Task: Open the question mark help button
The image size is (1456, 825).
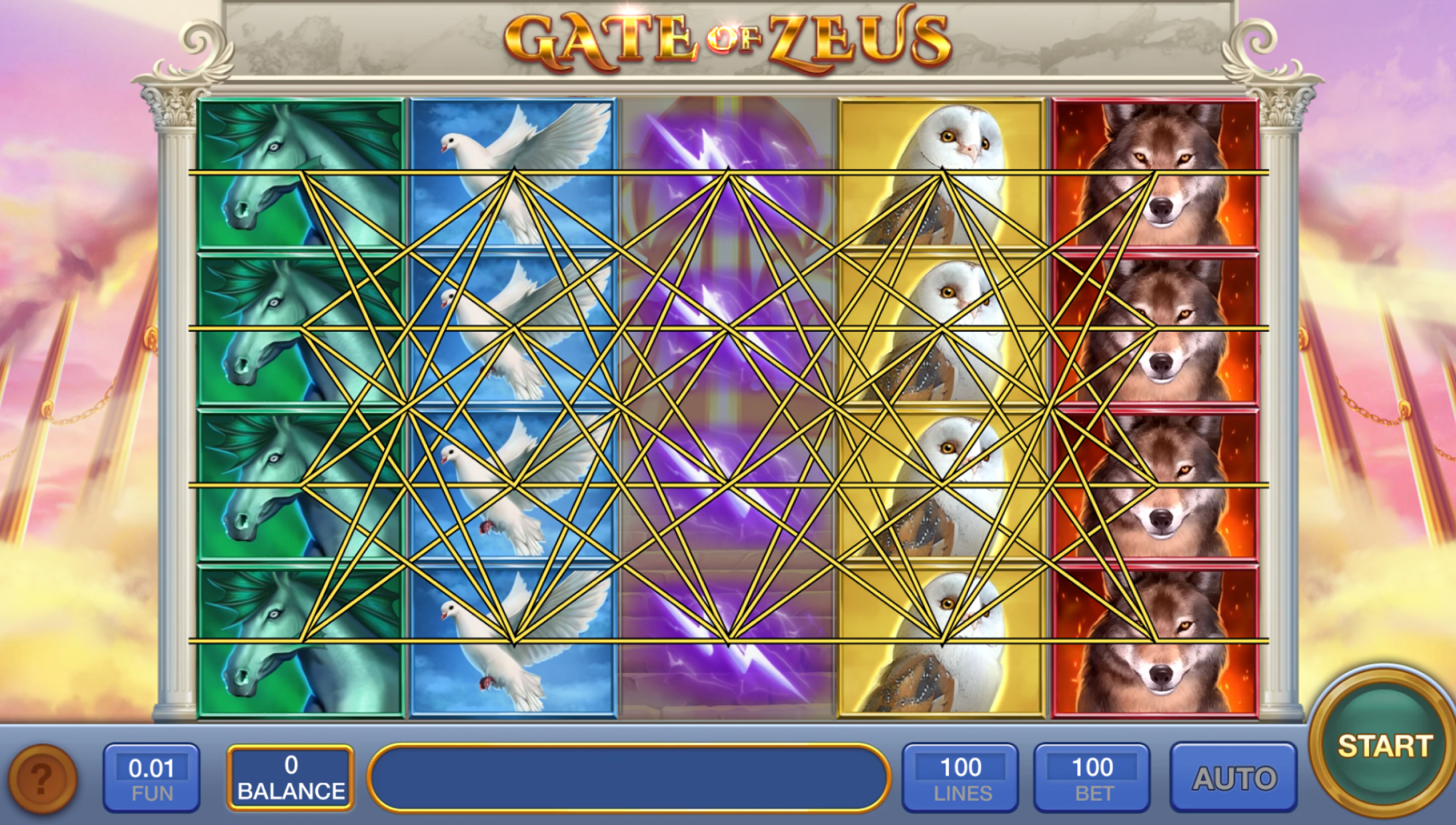Action: (x=42, y=778)
